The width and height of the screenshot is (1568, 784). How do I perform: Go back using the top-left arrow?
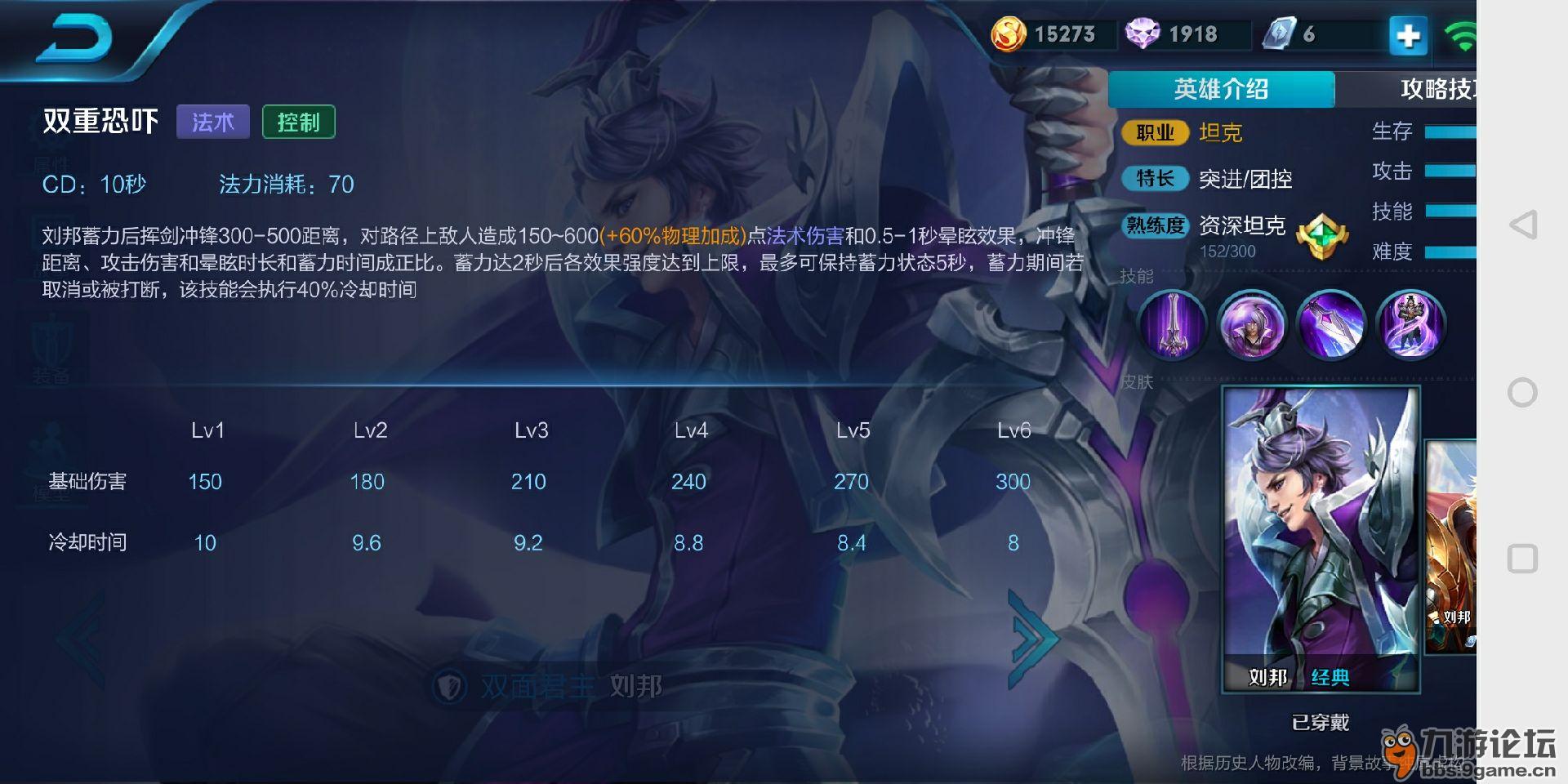[75, 39]
